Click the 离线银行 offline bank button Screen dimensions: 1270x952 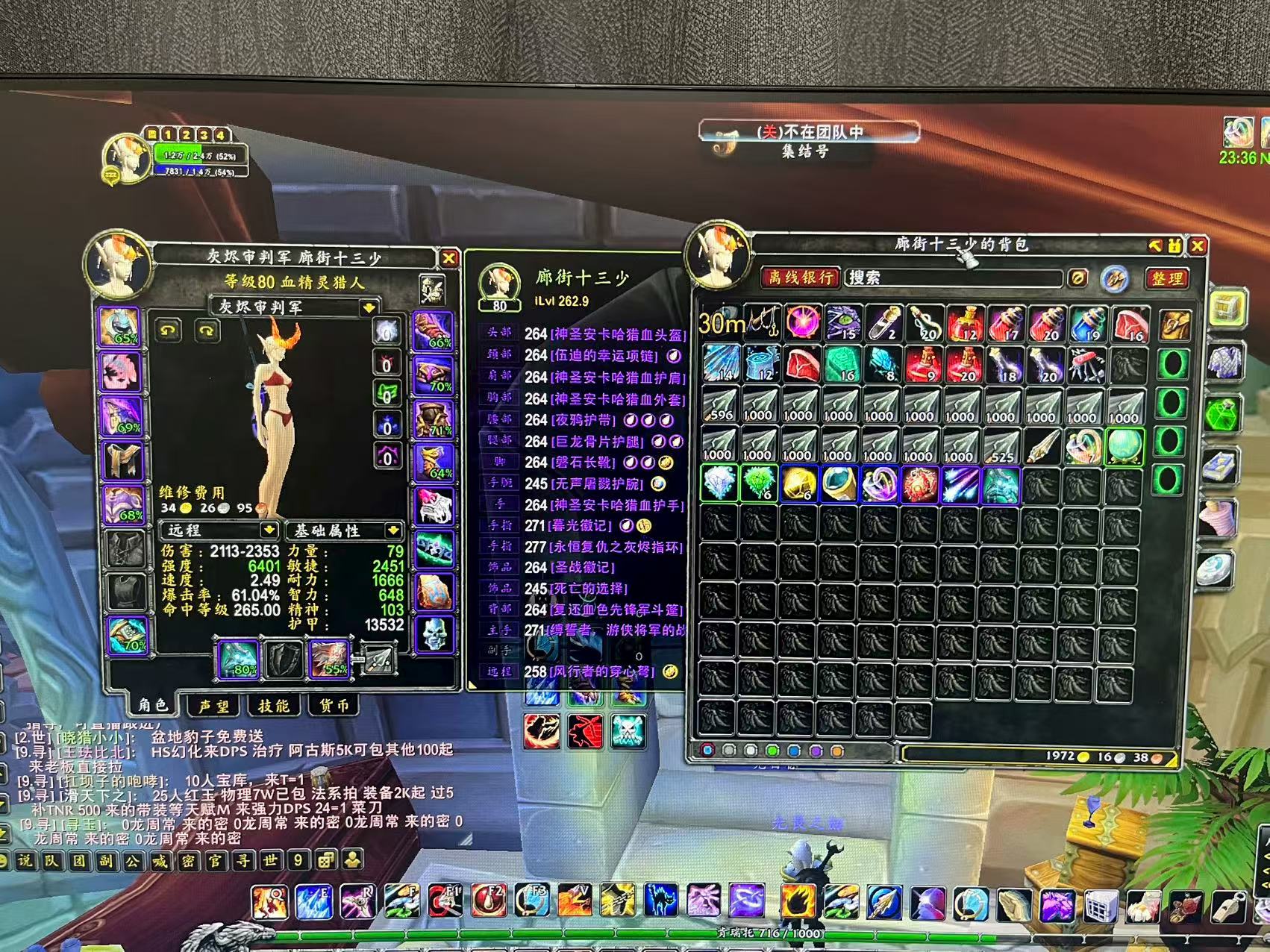tap(801, 278)
